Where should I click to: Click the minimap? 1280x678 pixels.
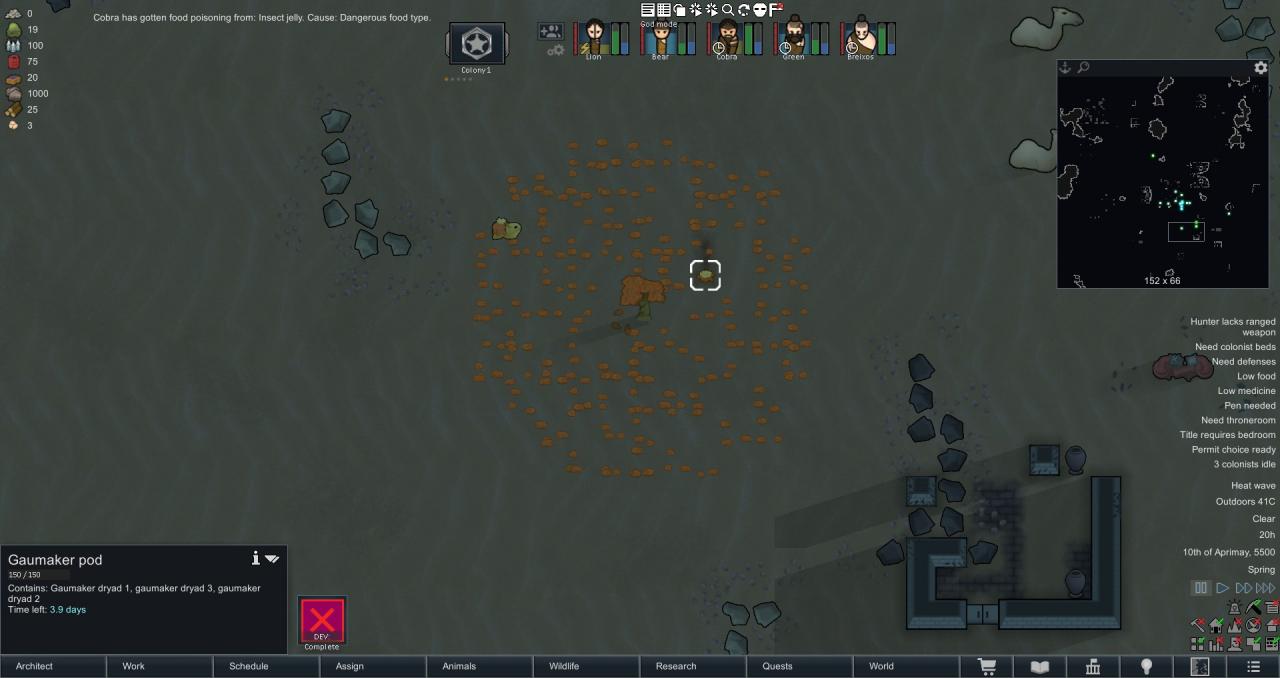[x=1162, y=180]
